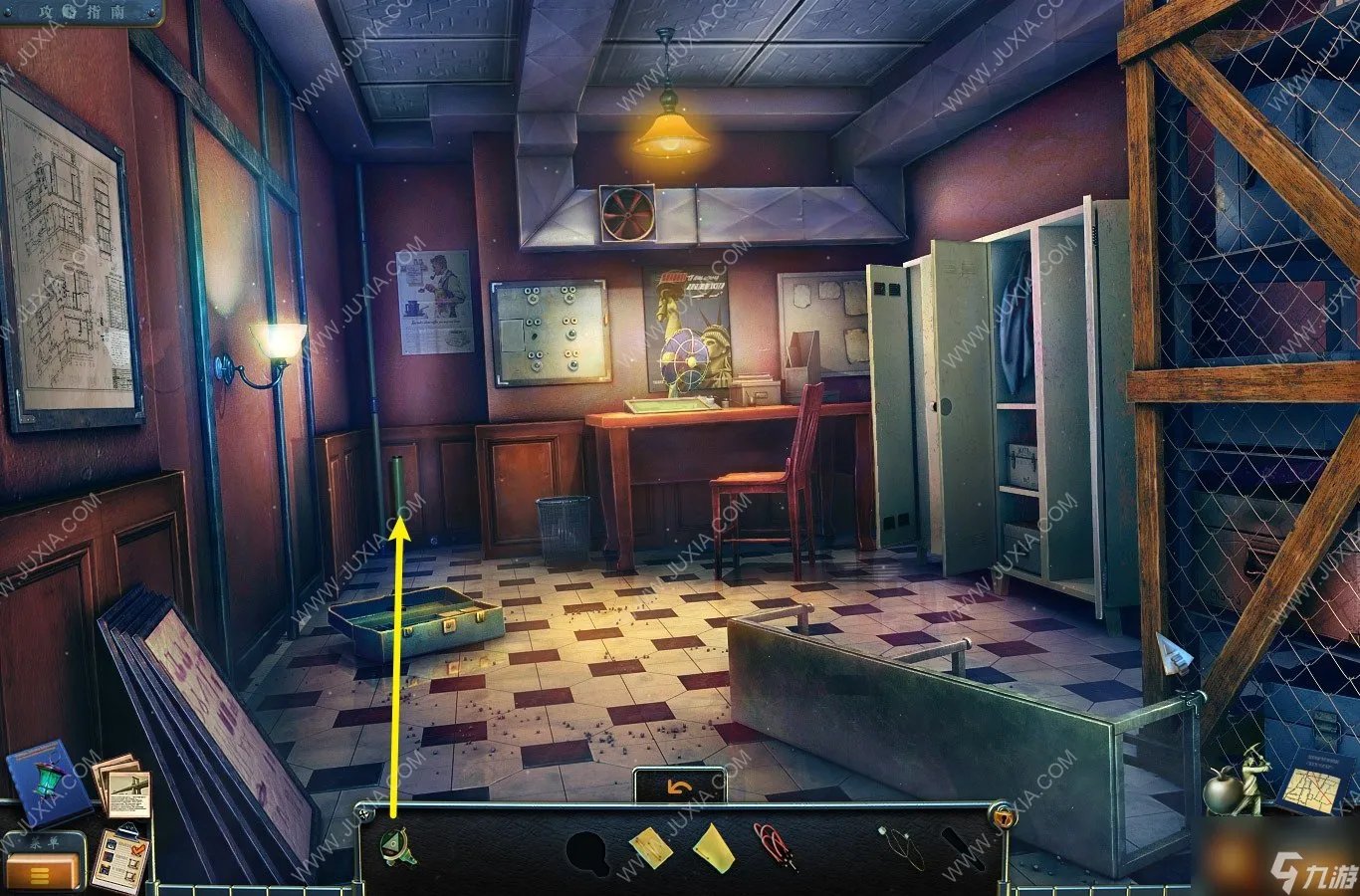Select the dark bar item near padlock
The width and height of the screenshot is (1360, 896).
963,846
